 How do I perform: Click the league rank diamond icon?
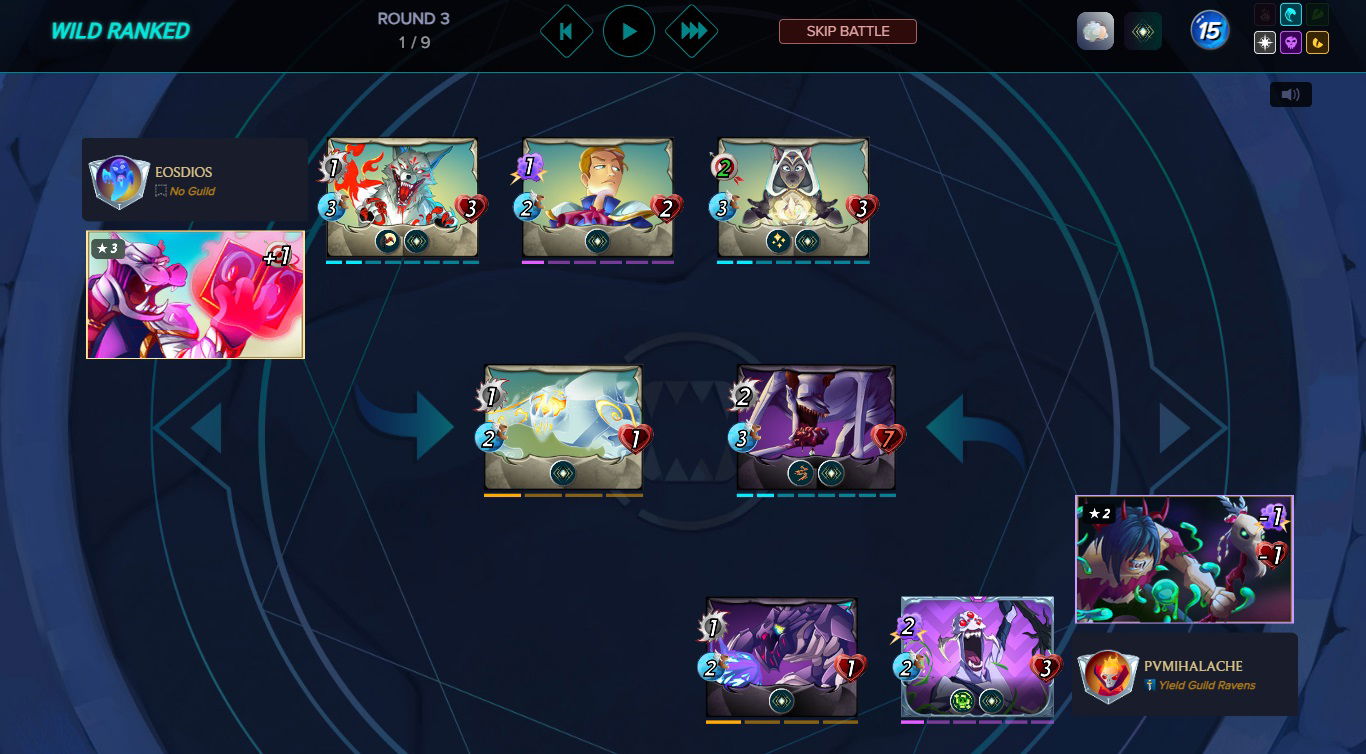coord(1142,31)
